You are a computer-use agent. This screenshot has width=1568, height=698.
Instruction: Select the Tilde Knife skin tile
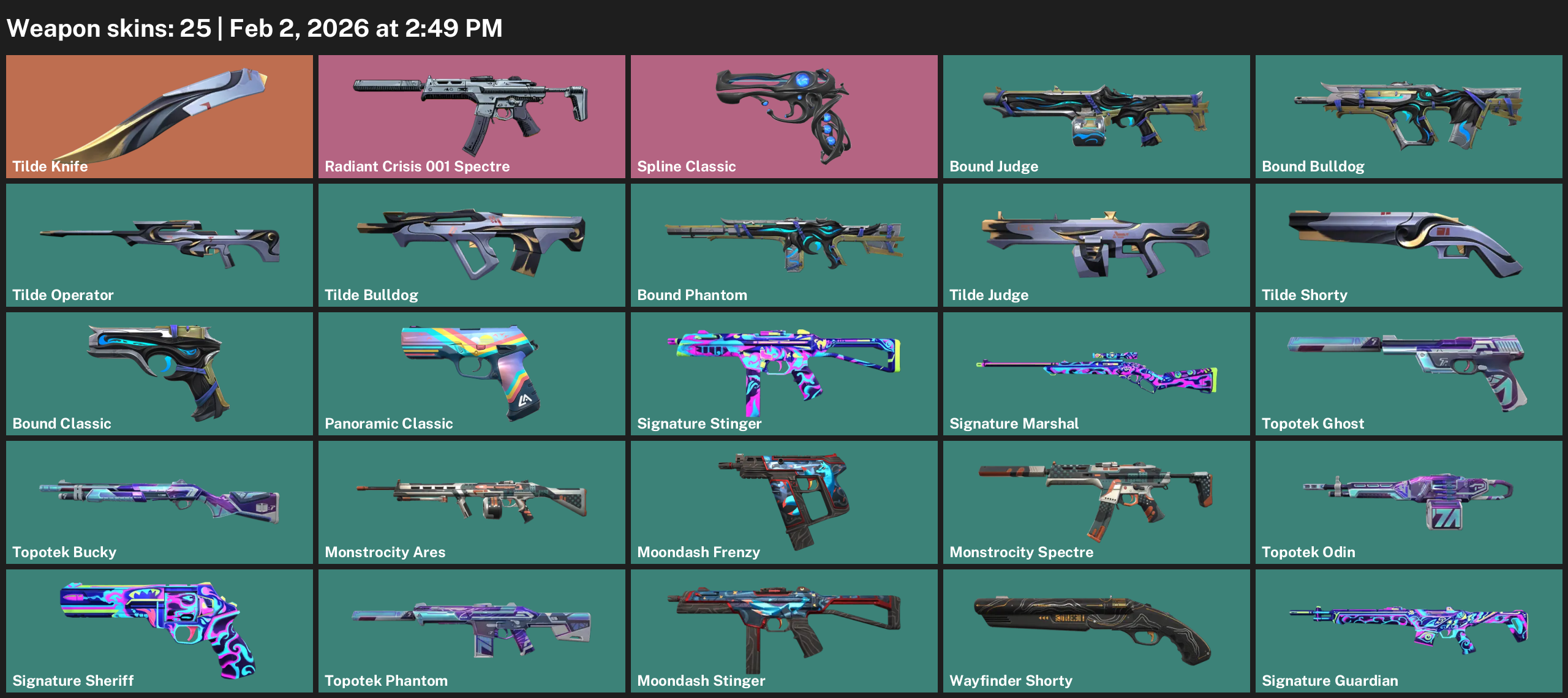[x=159, y=116]
